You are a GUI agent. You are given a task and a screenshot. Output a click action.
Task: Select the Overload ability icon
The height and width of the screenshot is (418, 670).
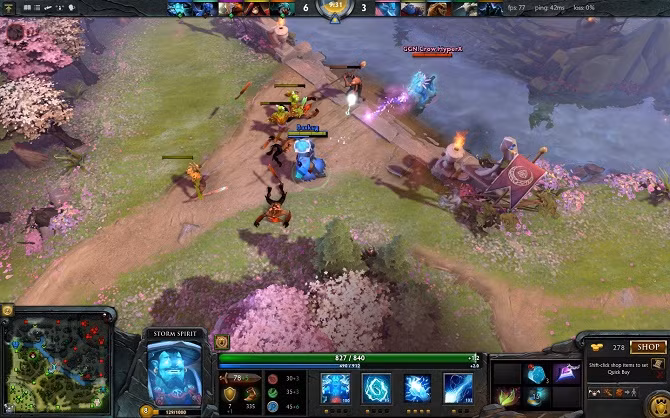[x=418, y=387]
